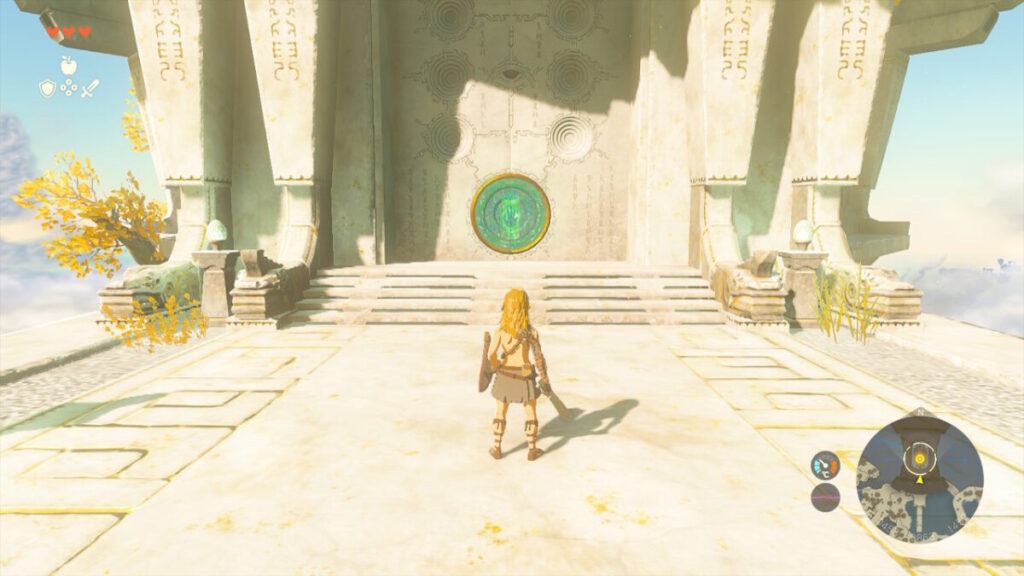Click the yellow objective marker on minimap
Screen dimensions: 1024x576
point(916,459)
